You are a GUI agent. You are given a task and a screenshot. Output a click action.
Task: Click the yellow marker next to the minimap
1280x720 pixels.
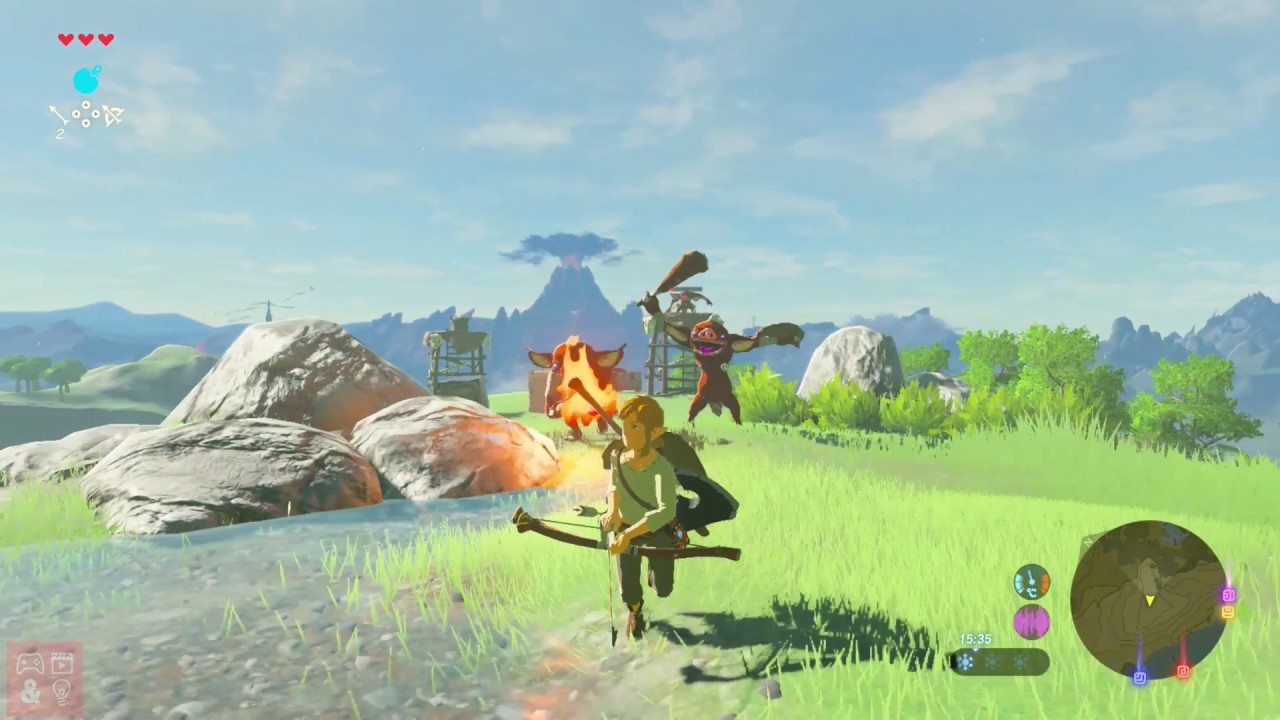[1229, 612]
